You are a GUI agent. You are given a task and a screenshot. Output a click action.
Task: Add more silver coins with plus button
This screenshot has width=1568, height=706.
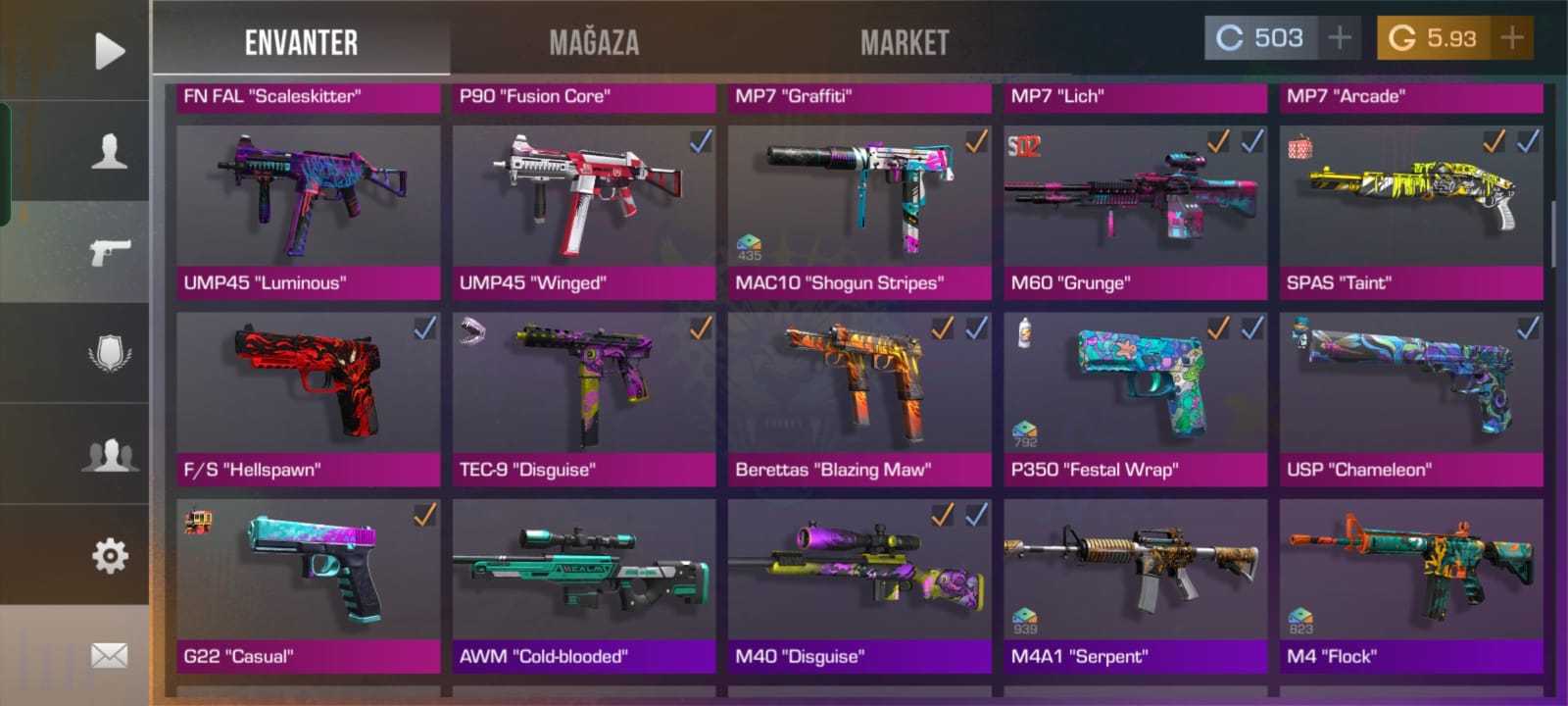tap(1340, 38)
